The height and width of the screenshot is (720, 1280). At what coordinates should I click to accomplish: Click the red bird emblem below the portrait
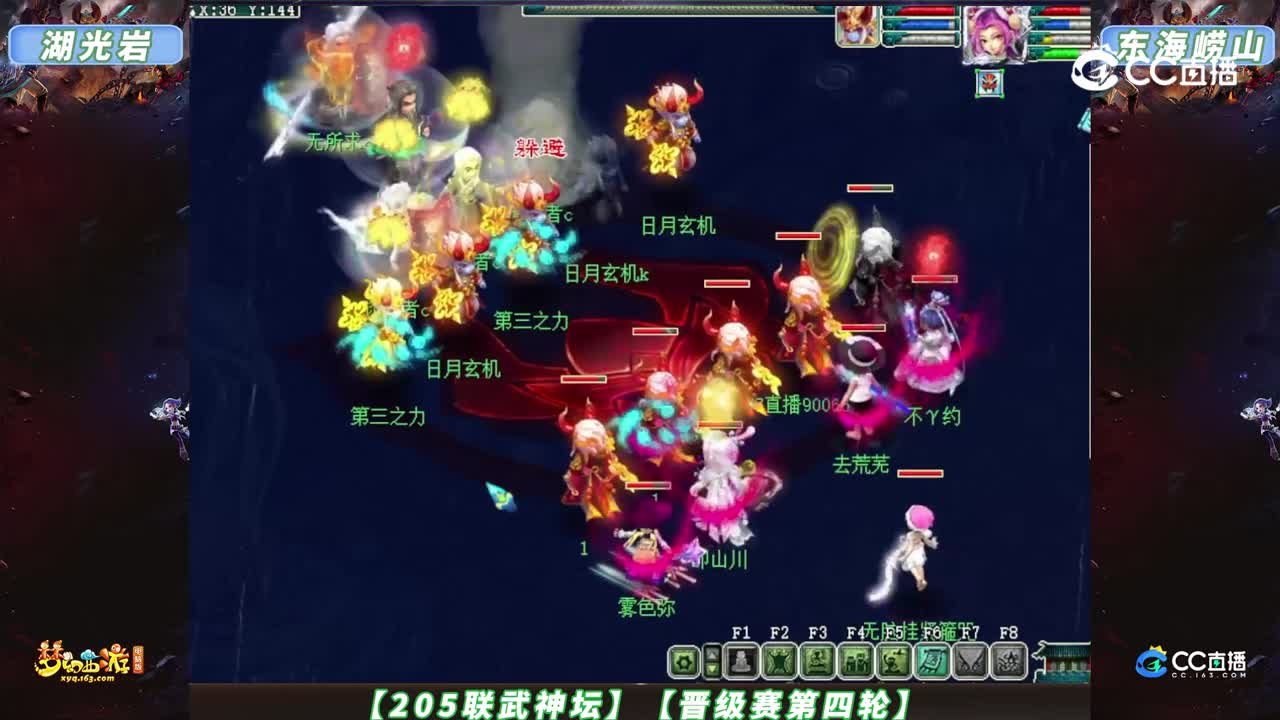pos(990,83)
